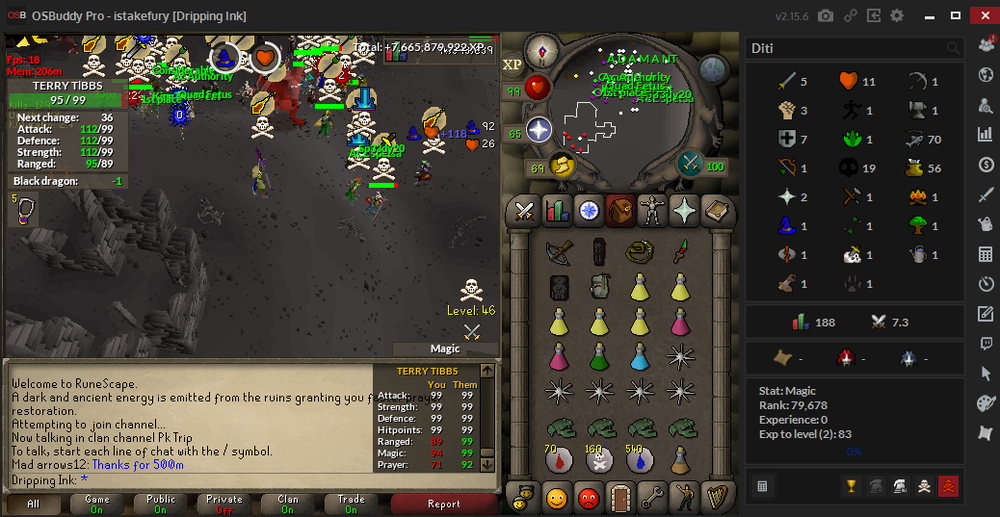The width and height of the screenshot is (1000, 517).
Task: Open the Clan chat filter
Action: (x=287, y=504)
